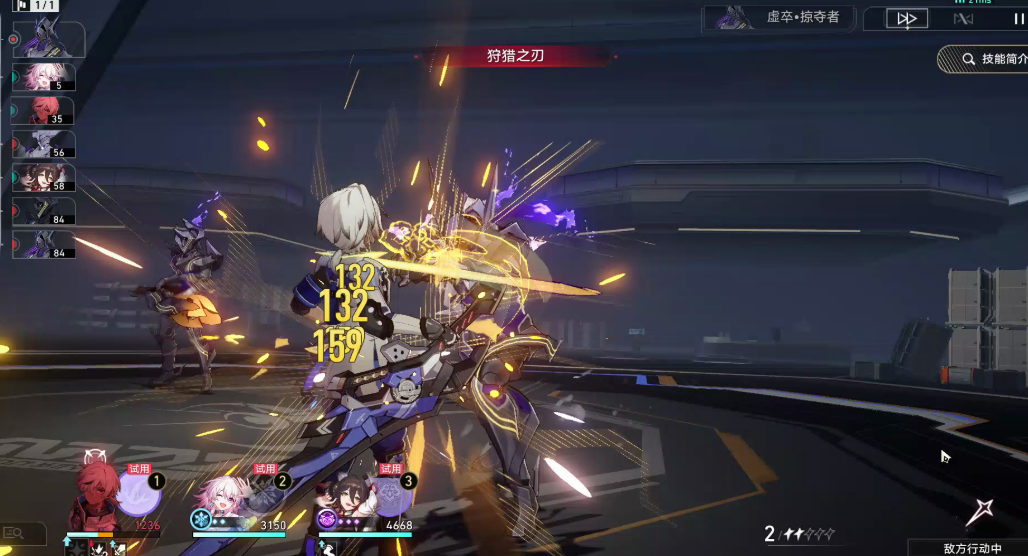Pause the battle
Screen dimensions: 1028x556
(x=1018, y=19)
